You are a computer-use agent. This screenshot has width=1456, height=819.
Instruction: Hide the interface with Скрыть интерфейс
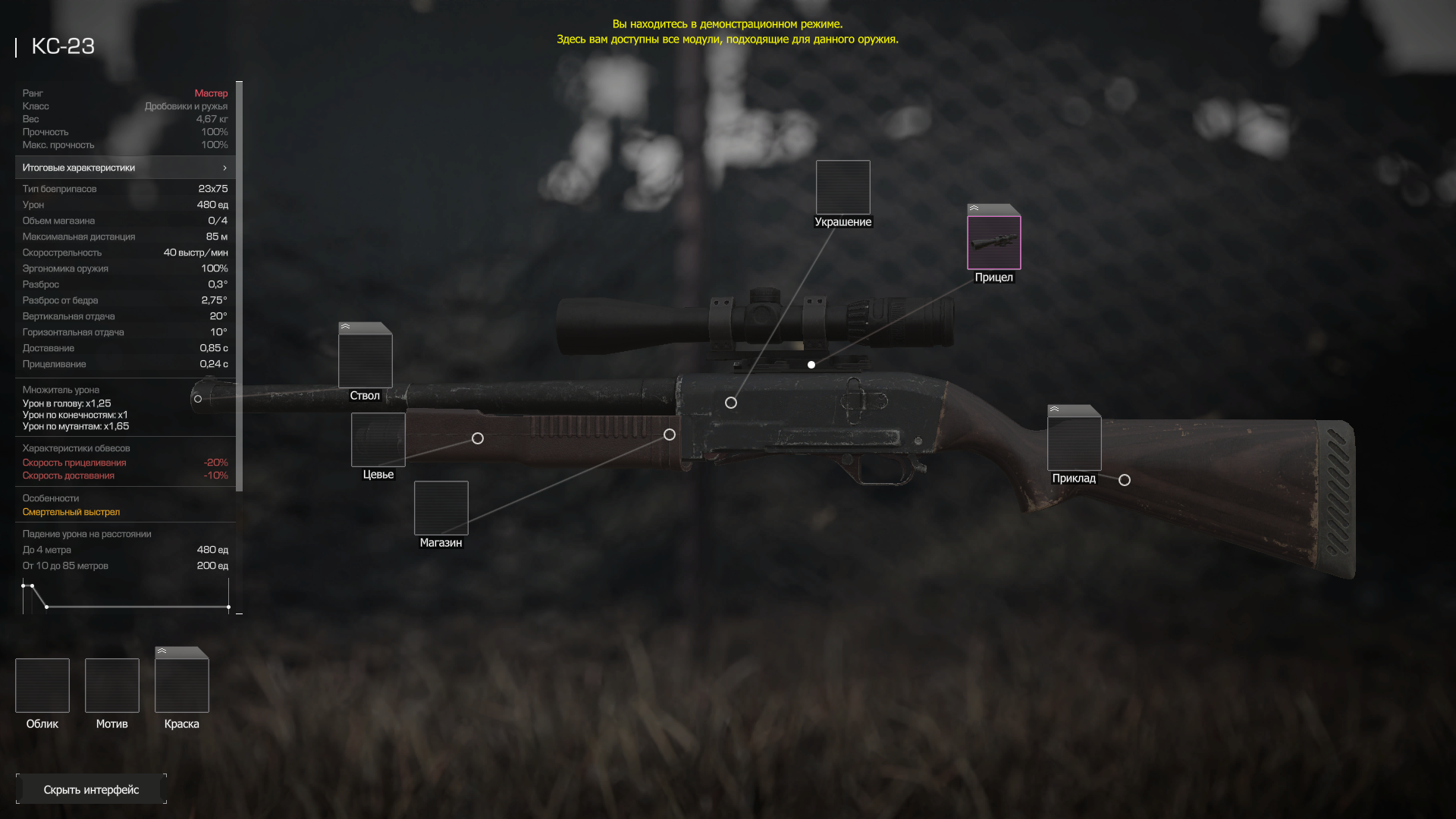tap(91, 789)
